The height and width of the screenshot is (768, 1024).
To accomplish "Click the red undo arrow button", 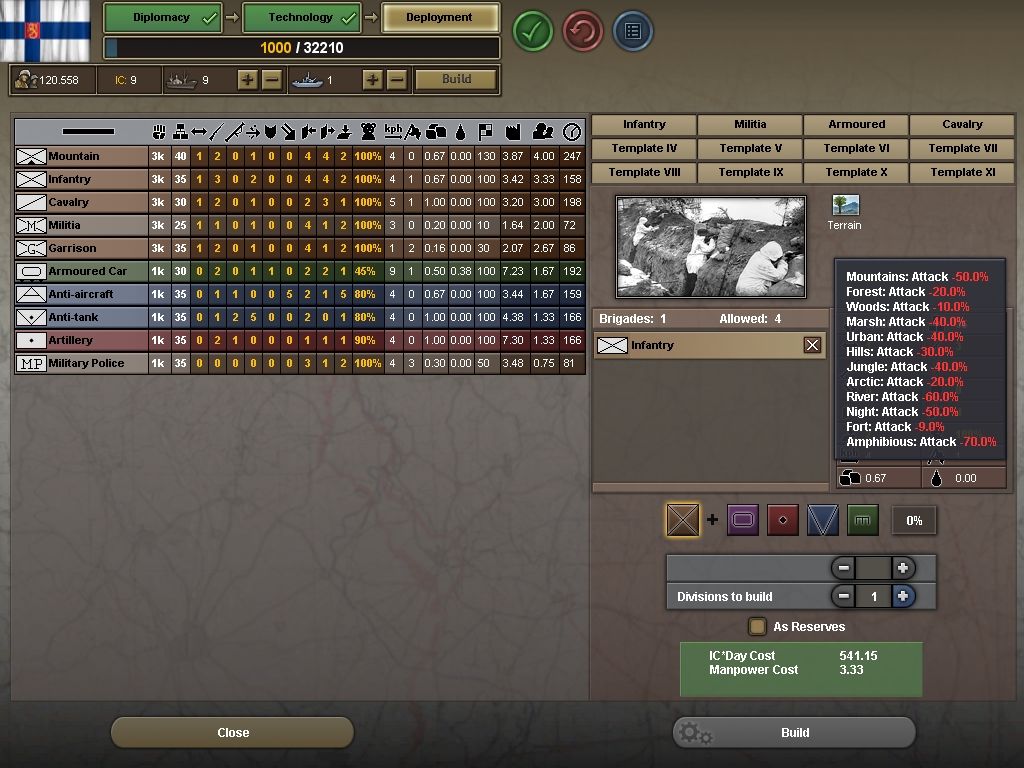I will 583,31.
